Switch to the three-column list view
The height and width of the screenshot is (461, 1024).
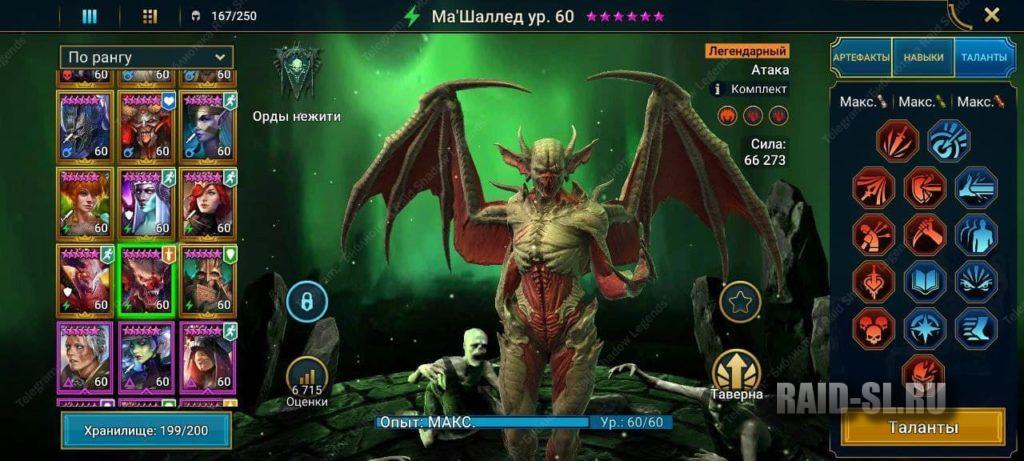(x=89, y=16)
